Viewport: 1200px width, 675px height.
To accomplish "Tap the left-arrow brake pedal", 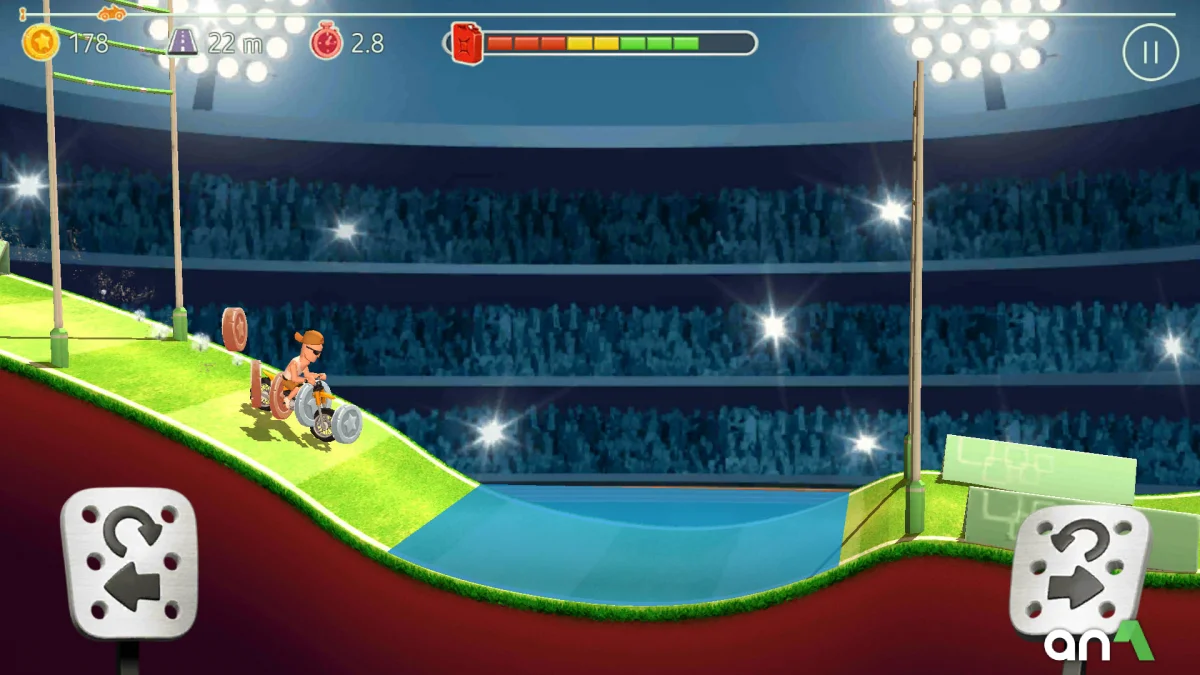I will coord(129,564).
